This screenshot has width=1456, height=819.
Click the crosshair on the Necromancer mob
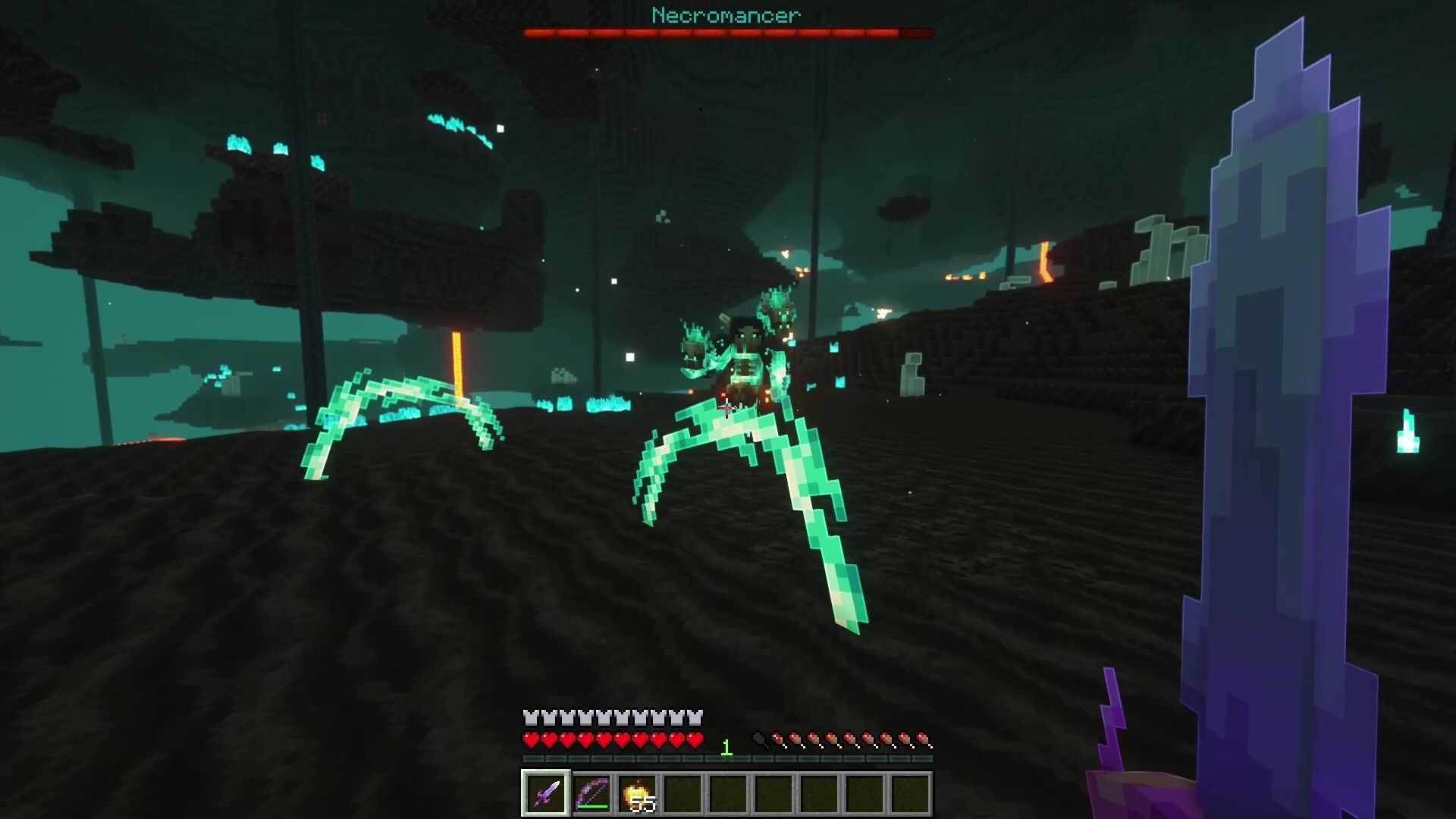click(x=726, y=409)
